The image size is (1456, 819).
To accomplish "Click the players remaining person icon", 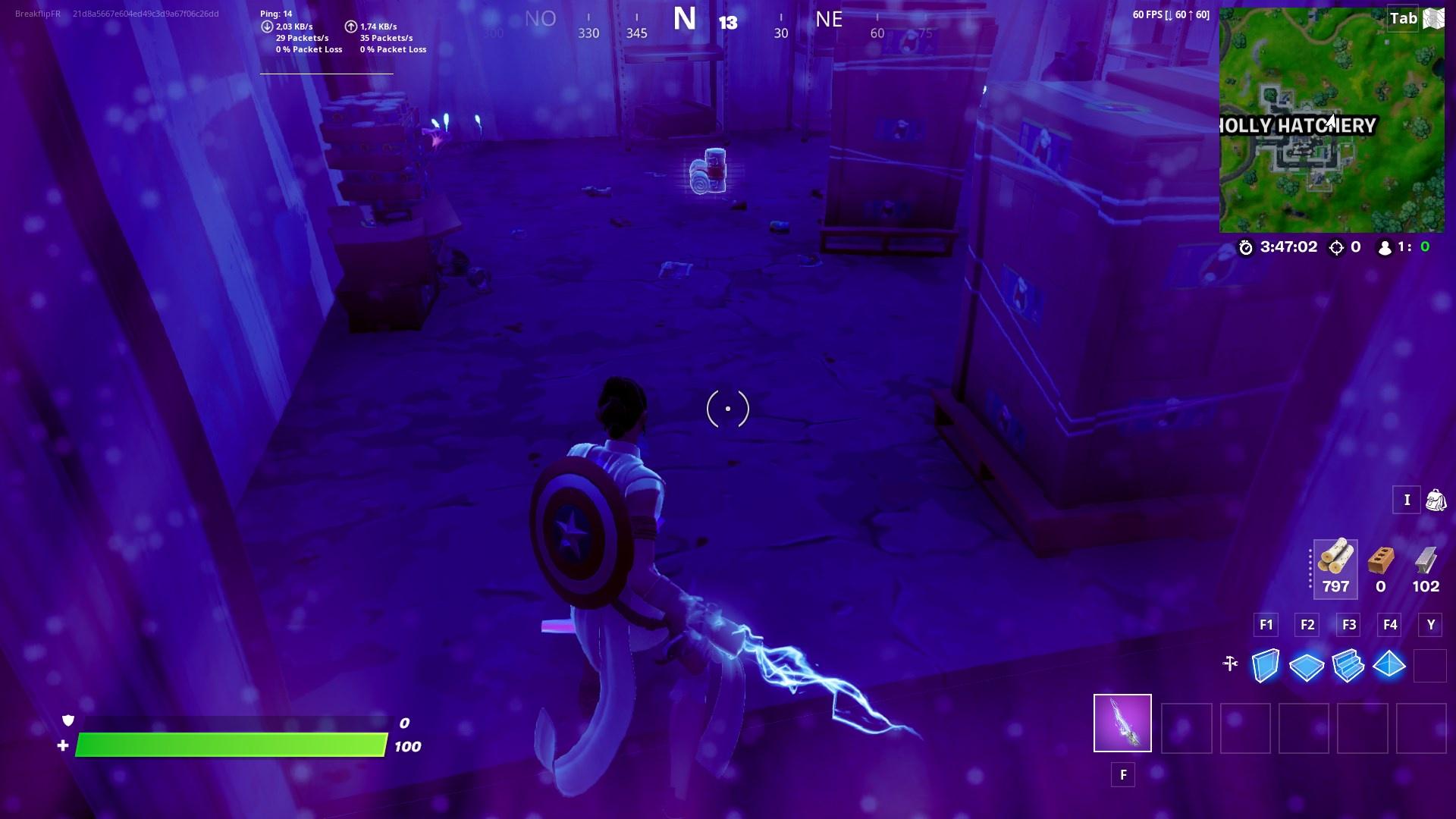I will tap(1384, 246).
